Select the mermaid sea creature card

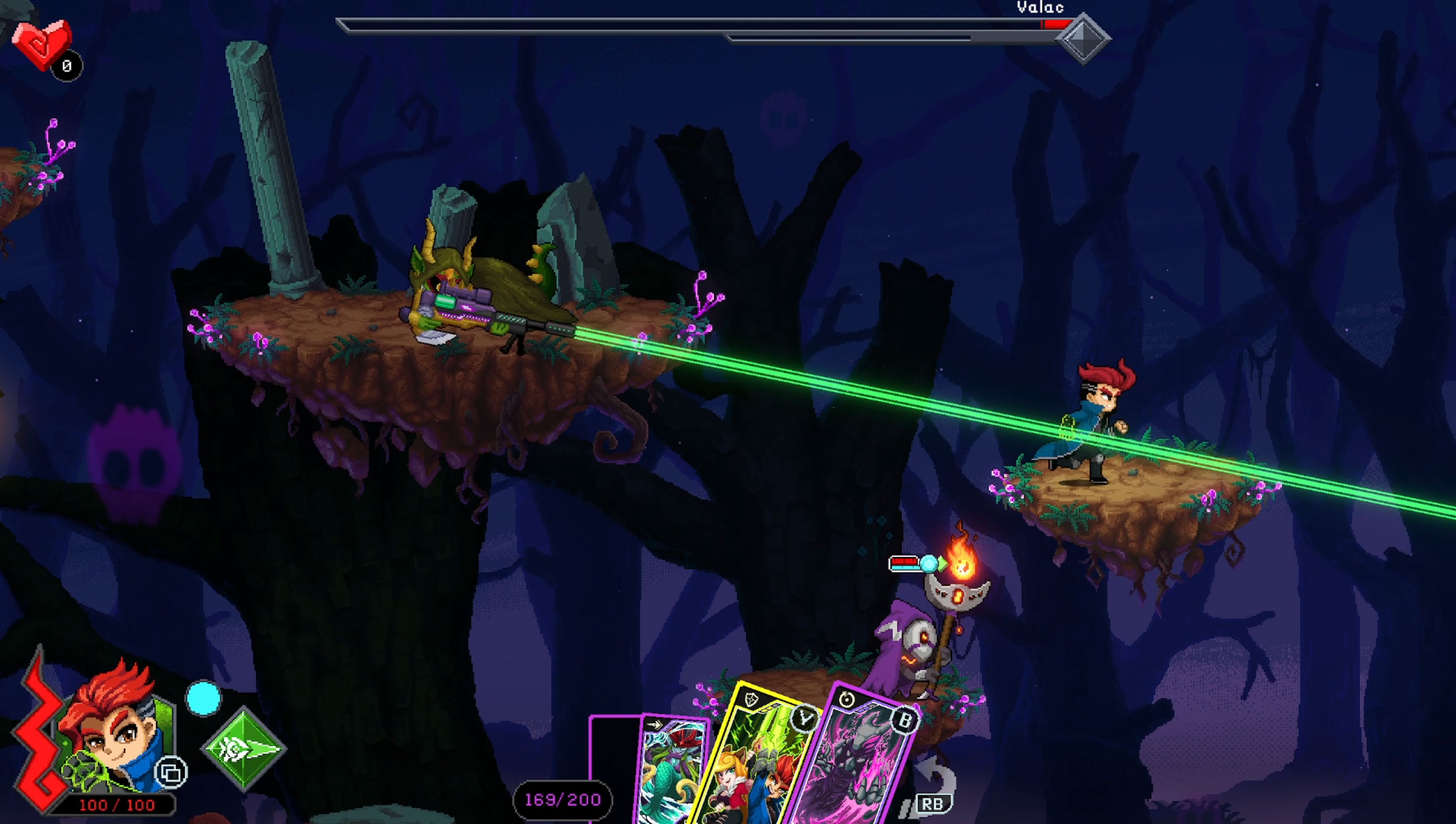[671, 770]
